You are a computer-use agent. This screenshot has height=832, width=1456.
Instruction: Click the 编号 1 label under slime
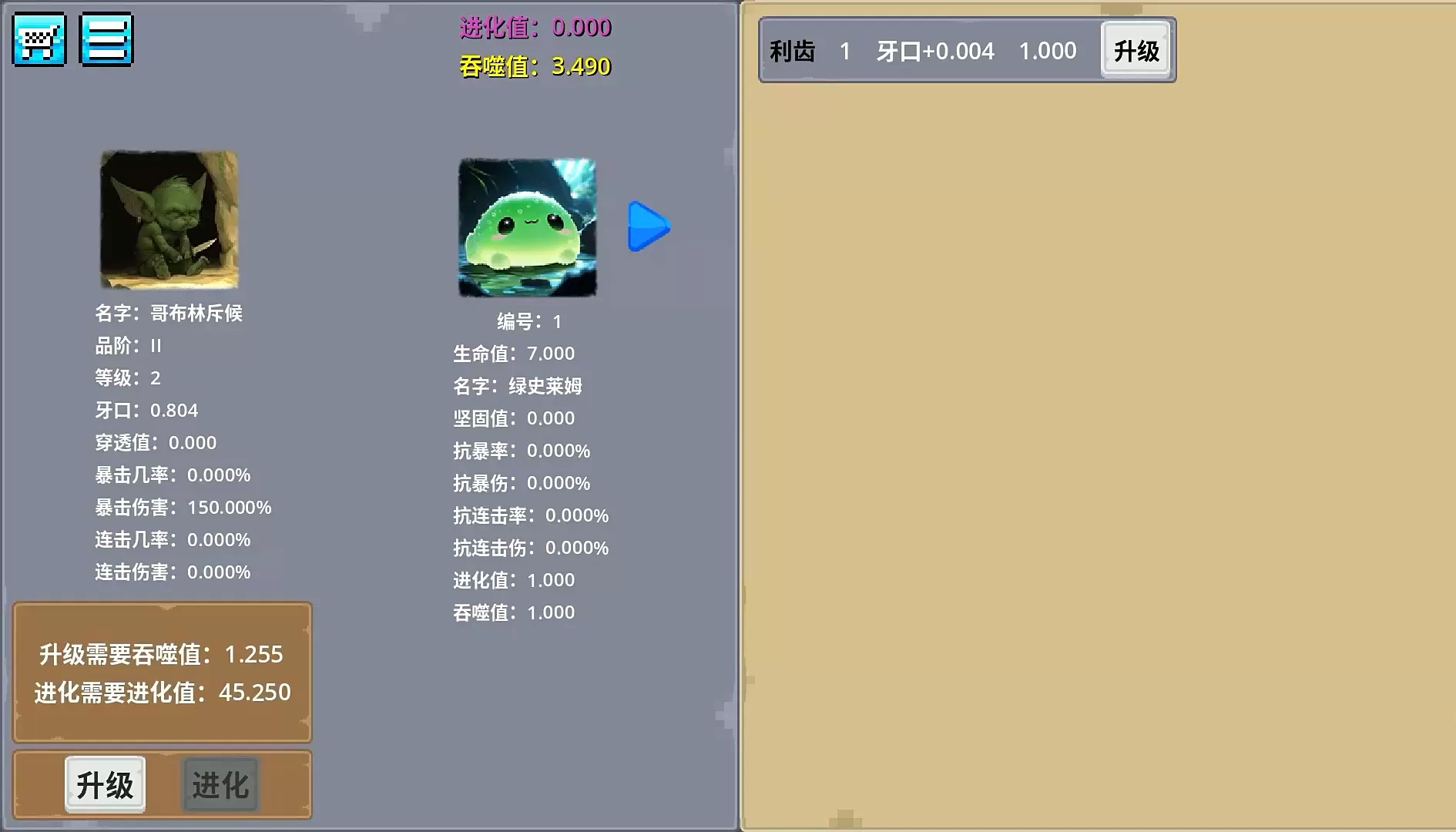[x=530, y=323]
